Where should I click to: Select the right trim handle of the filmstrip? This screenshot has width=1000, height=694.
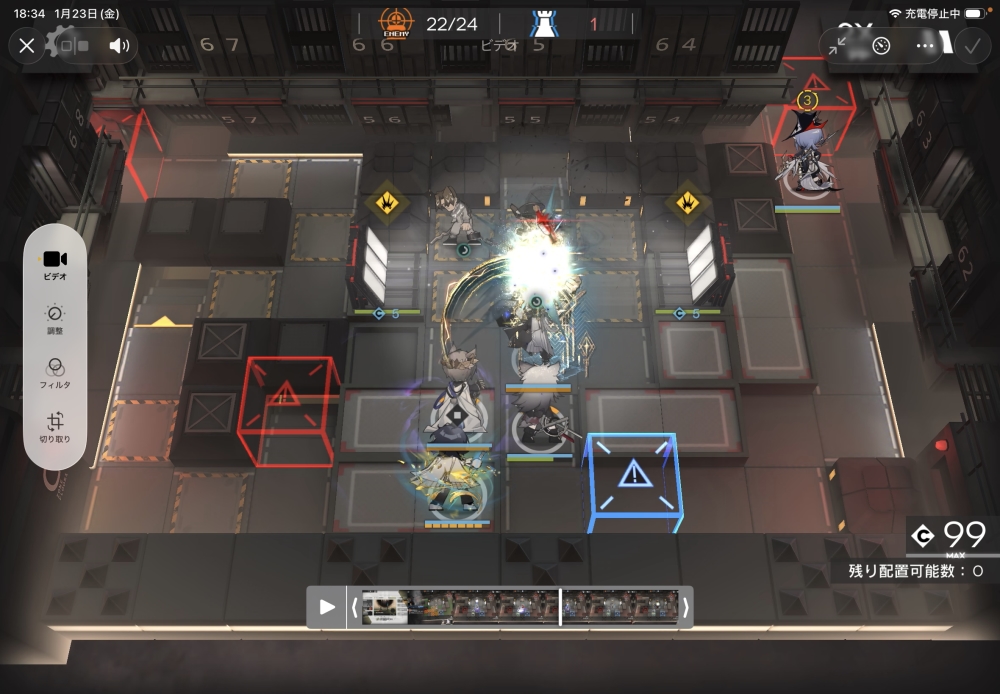(x=686, y=607)
